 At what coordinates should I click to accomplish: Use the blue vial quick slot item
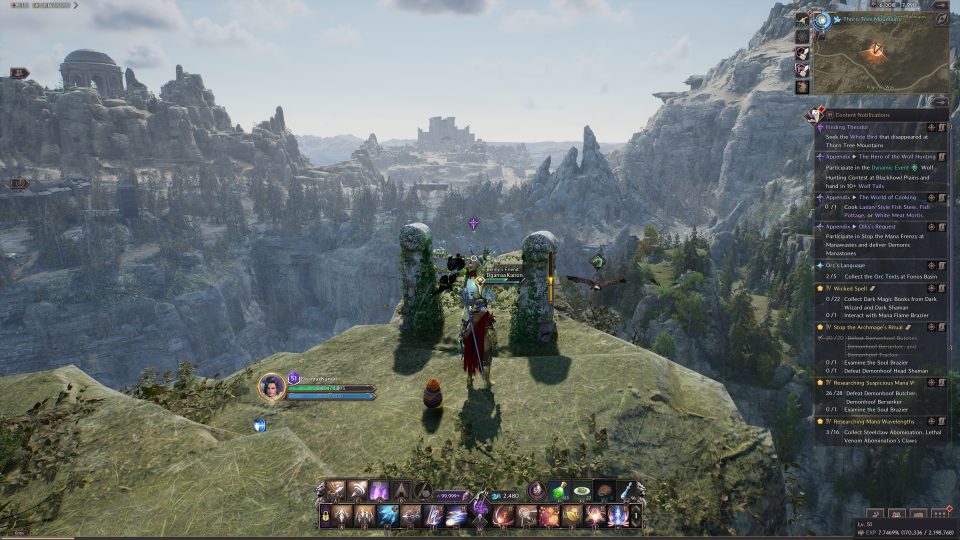[626, 491]
